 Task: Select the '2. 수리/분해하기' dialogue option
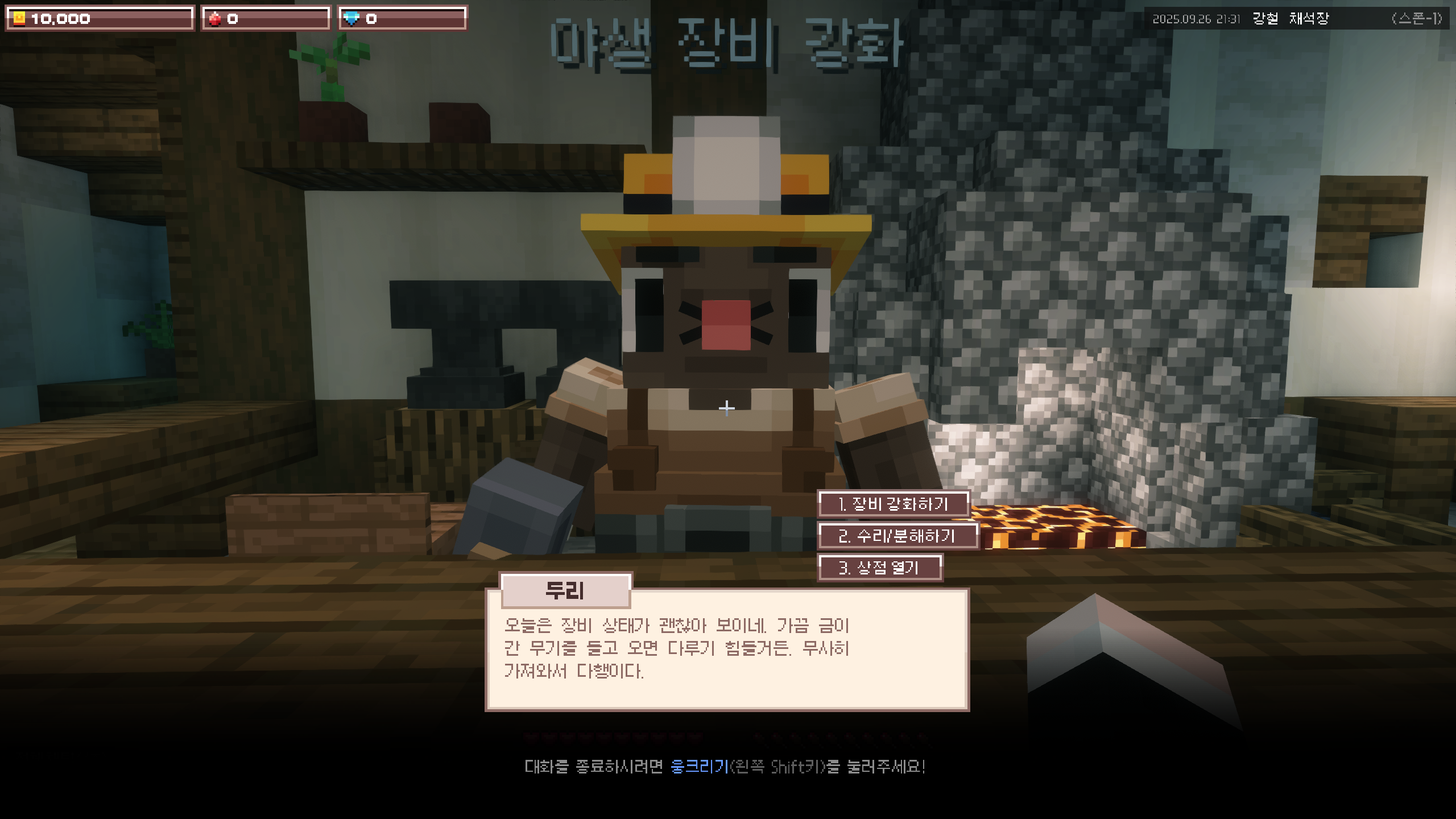tap(897, 536)
